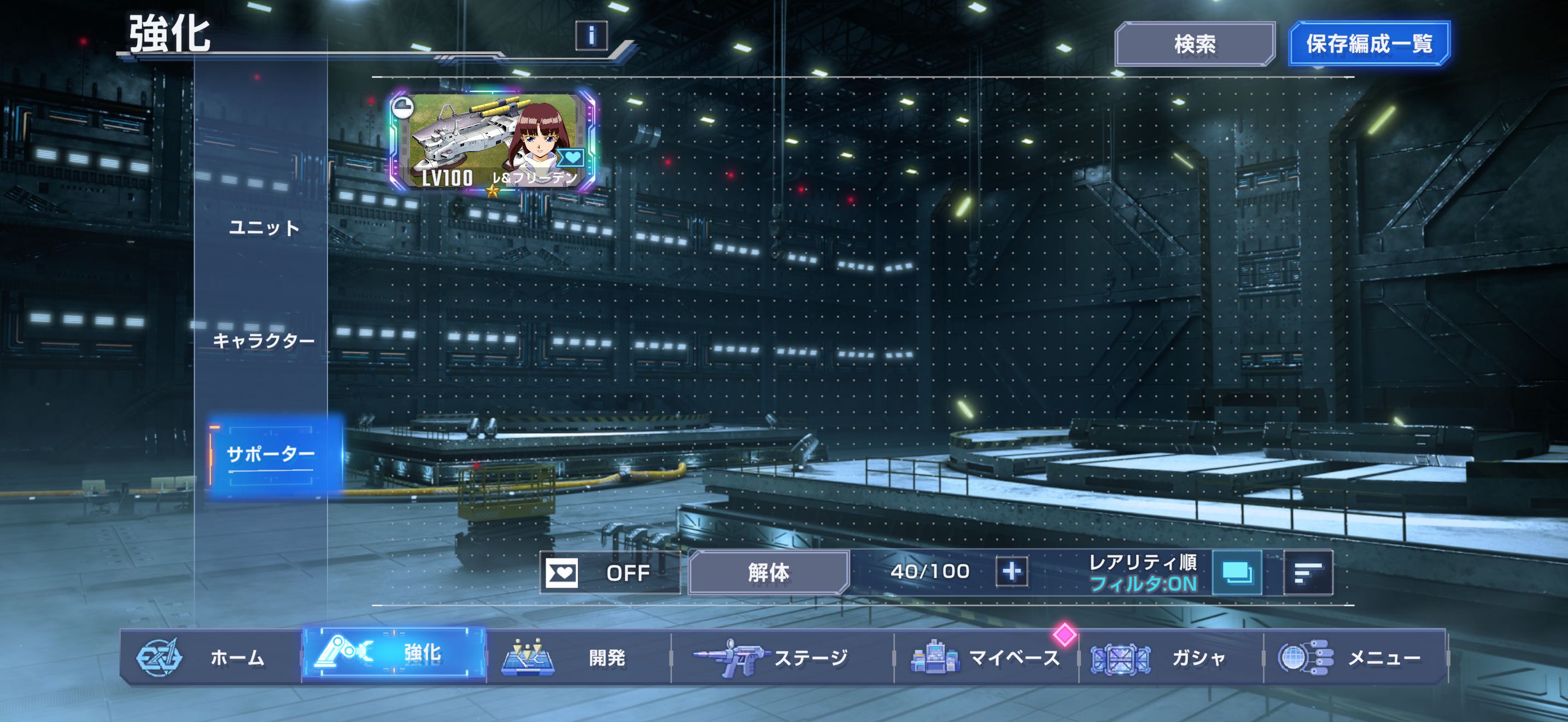
Task: Open the ガシャ gacha menu
Action: click(x=1171, y=657)
